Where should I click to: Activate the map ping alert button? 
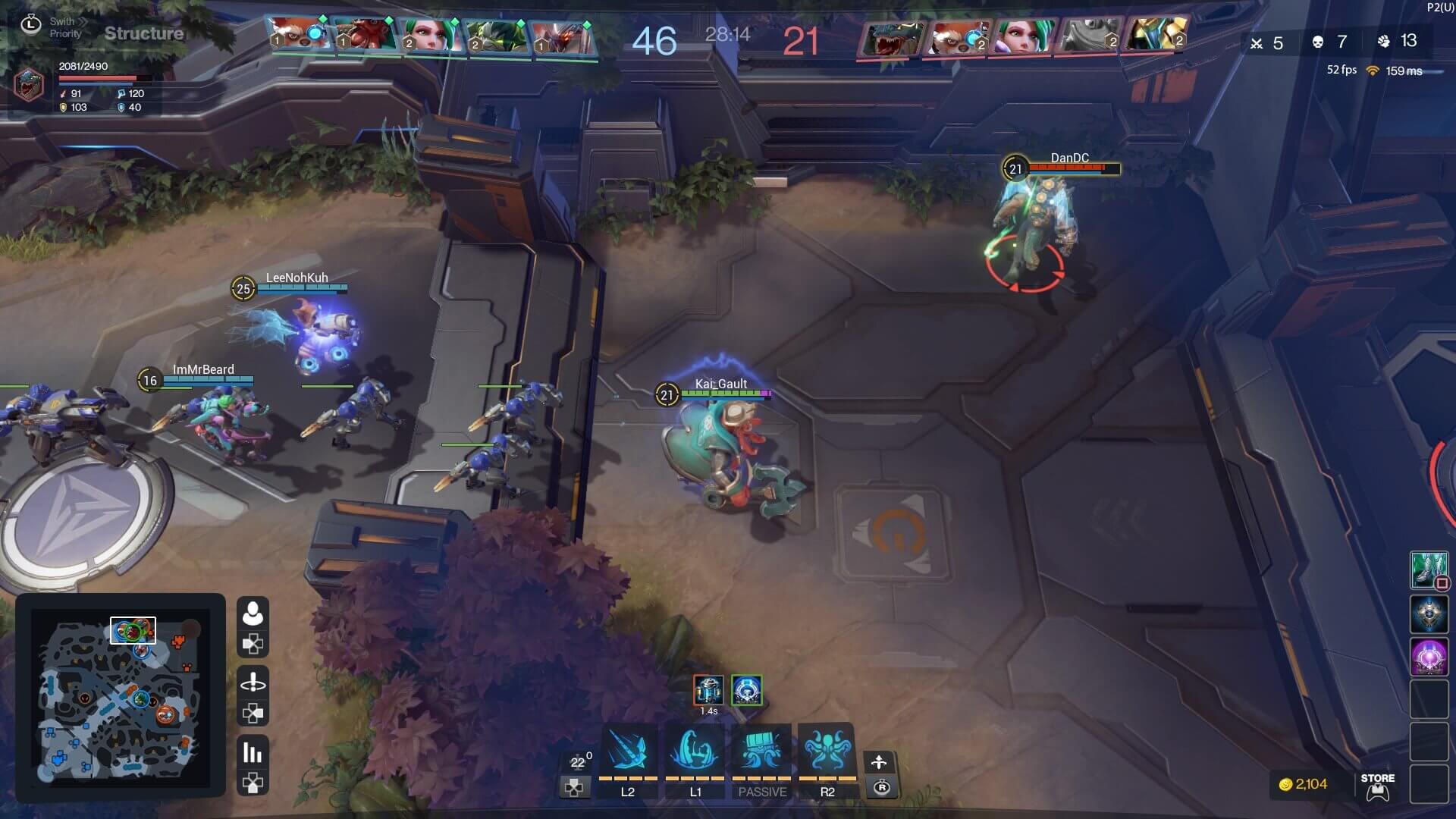253,682
